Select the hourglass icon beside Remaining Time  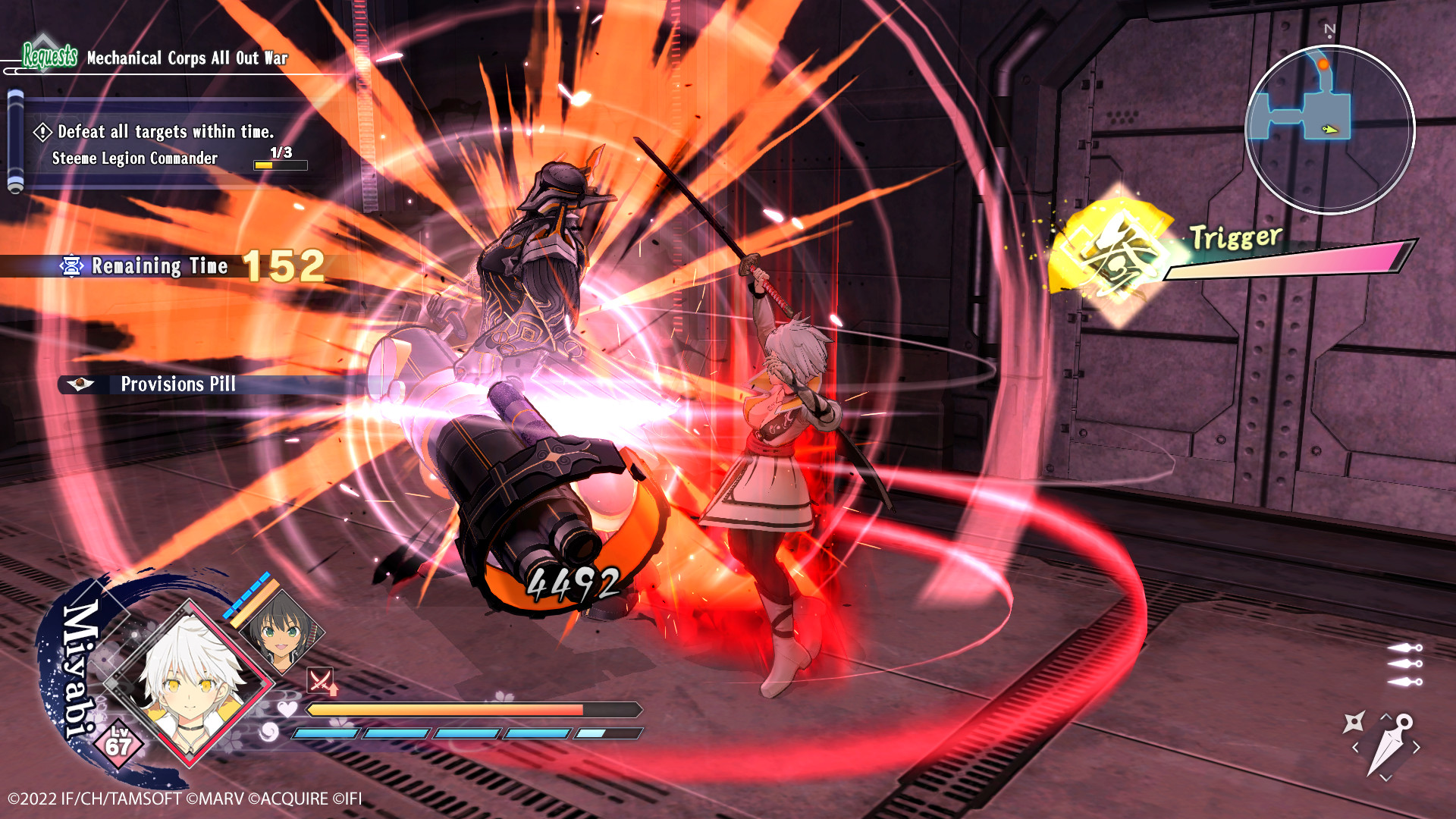click(70, 266)
